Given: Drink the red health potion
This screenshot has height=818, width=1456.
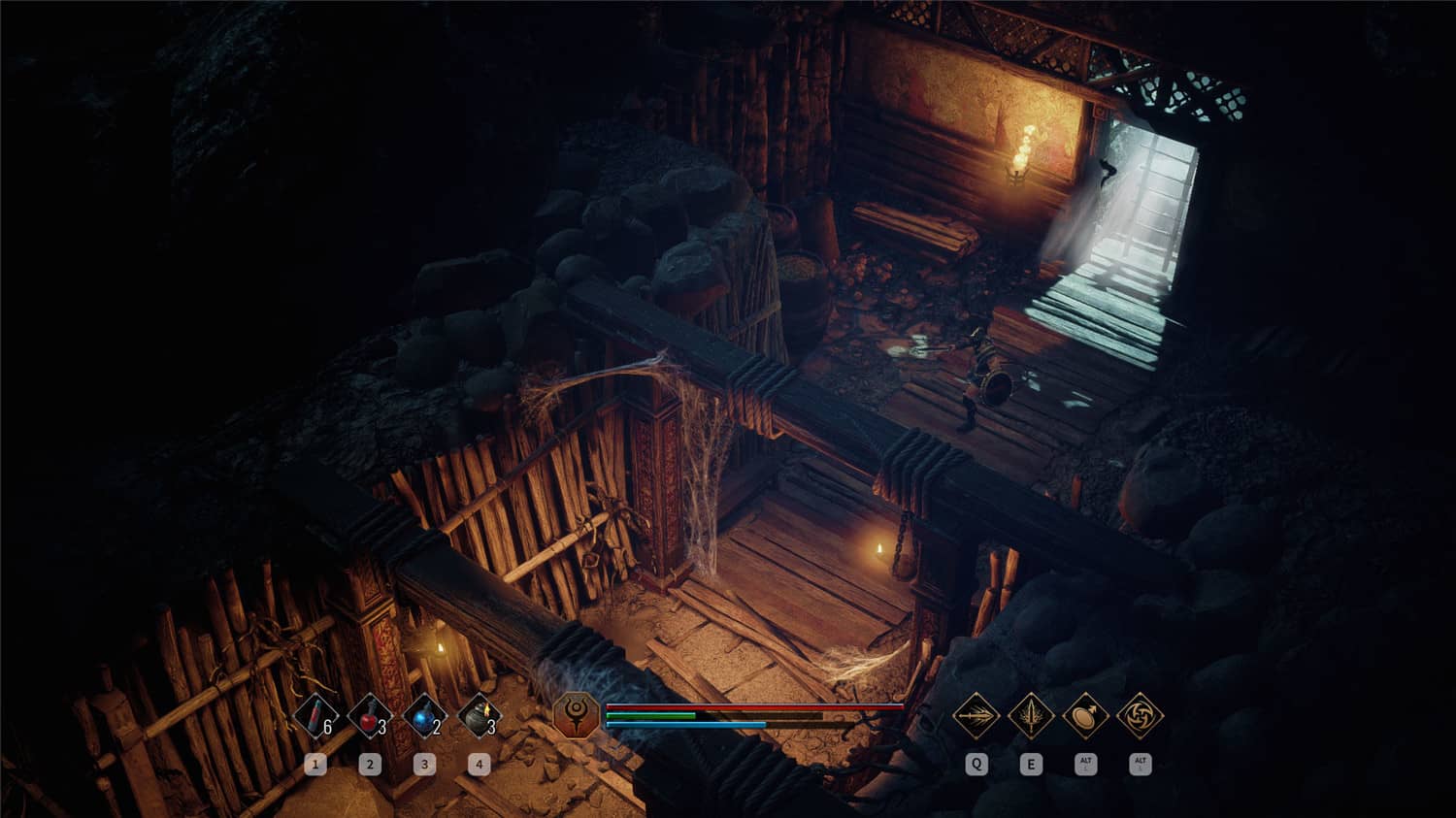Looking at the screenshot, I should [370, 716].
